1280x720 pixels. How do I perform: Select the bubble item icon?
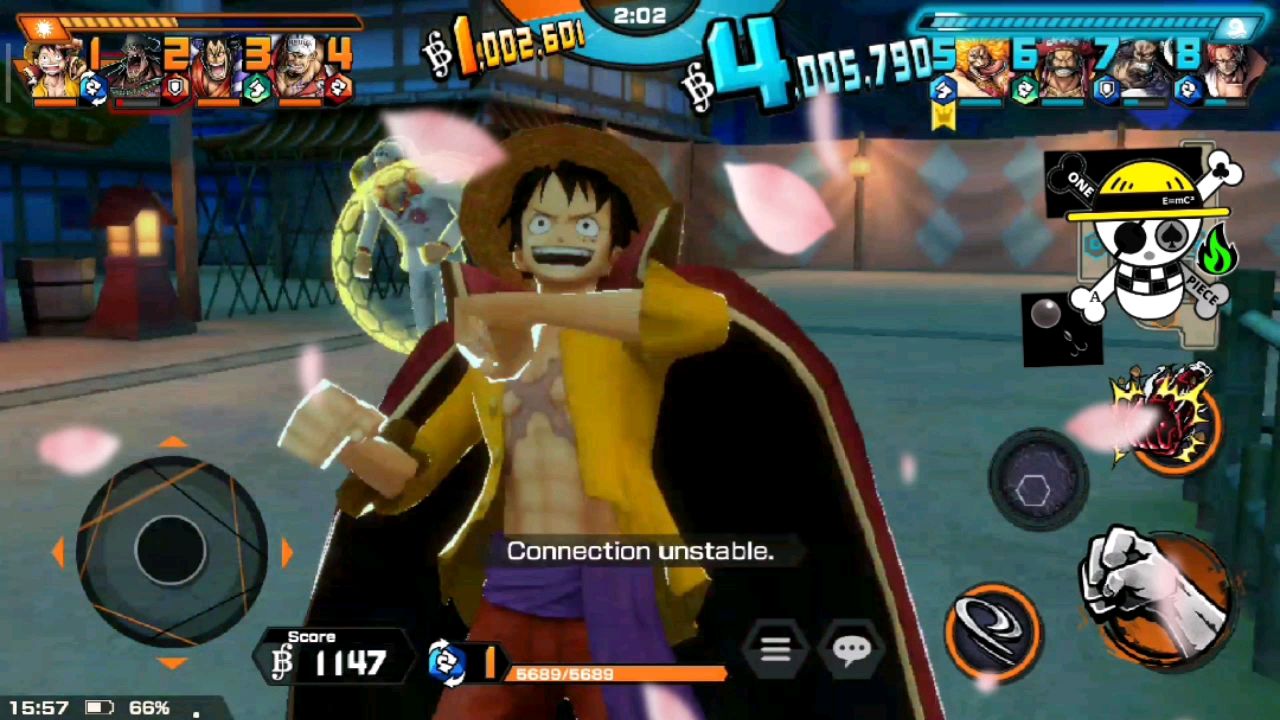tap(1061, 329)
